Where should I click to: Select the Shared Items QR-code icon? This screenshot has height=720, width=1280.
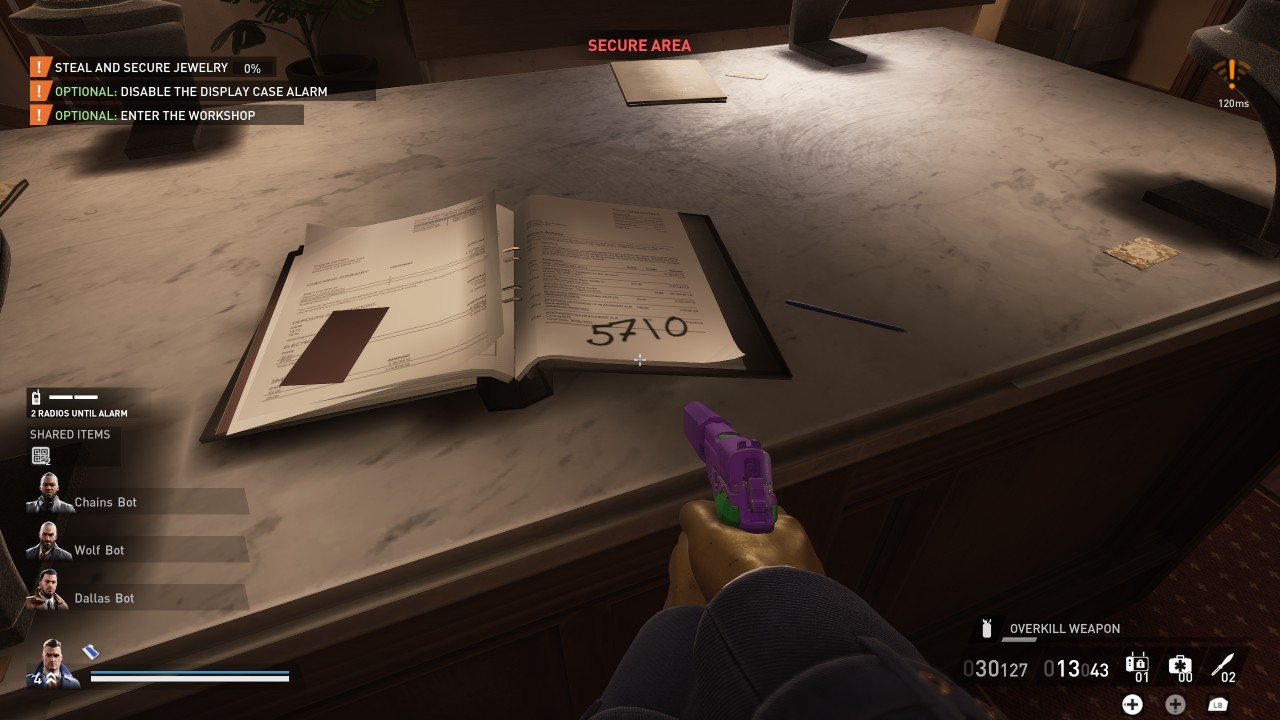[x=40, y=455]
